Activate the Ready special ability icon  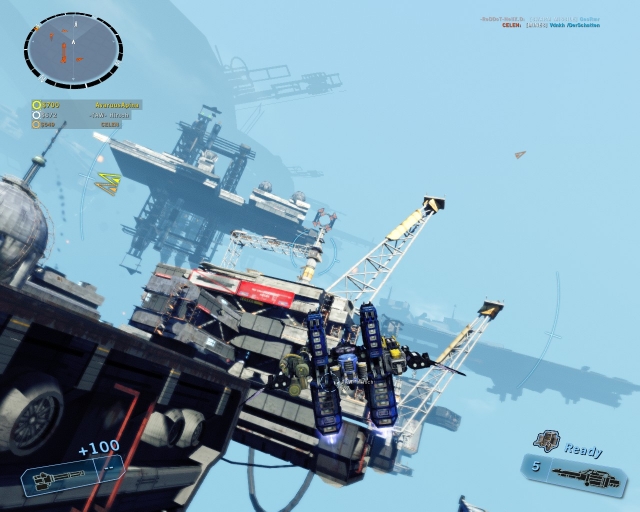[546, 441]
